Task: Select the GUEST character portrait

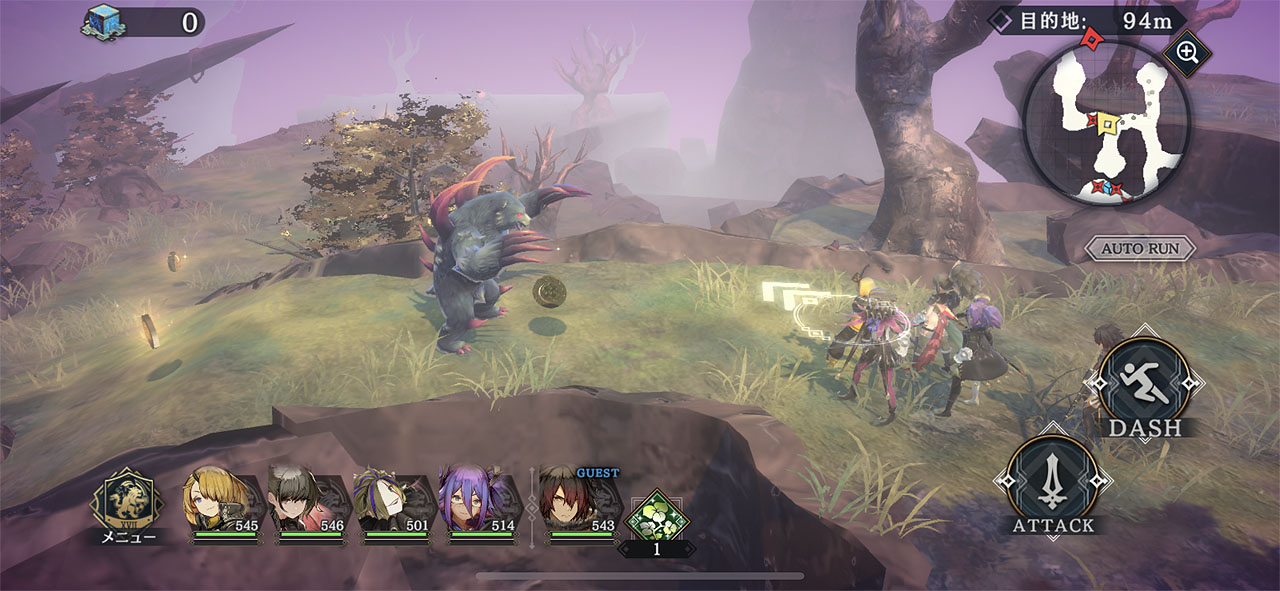Action: pyautogui.click(x=573, y=500)
